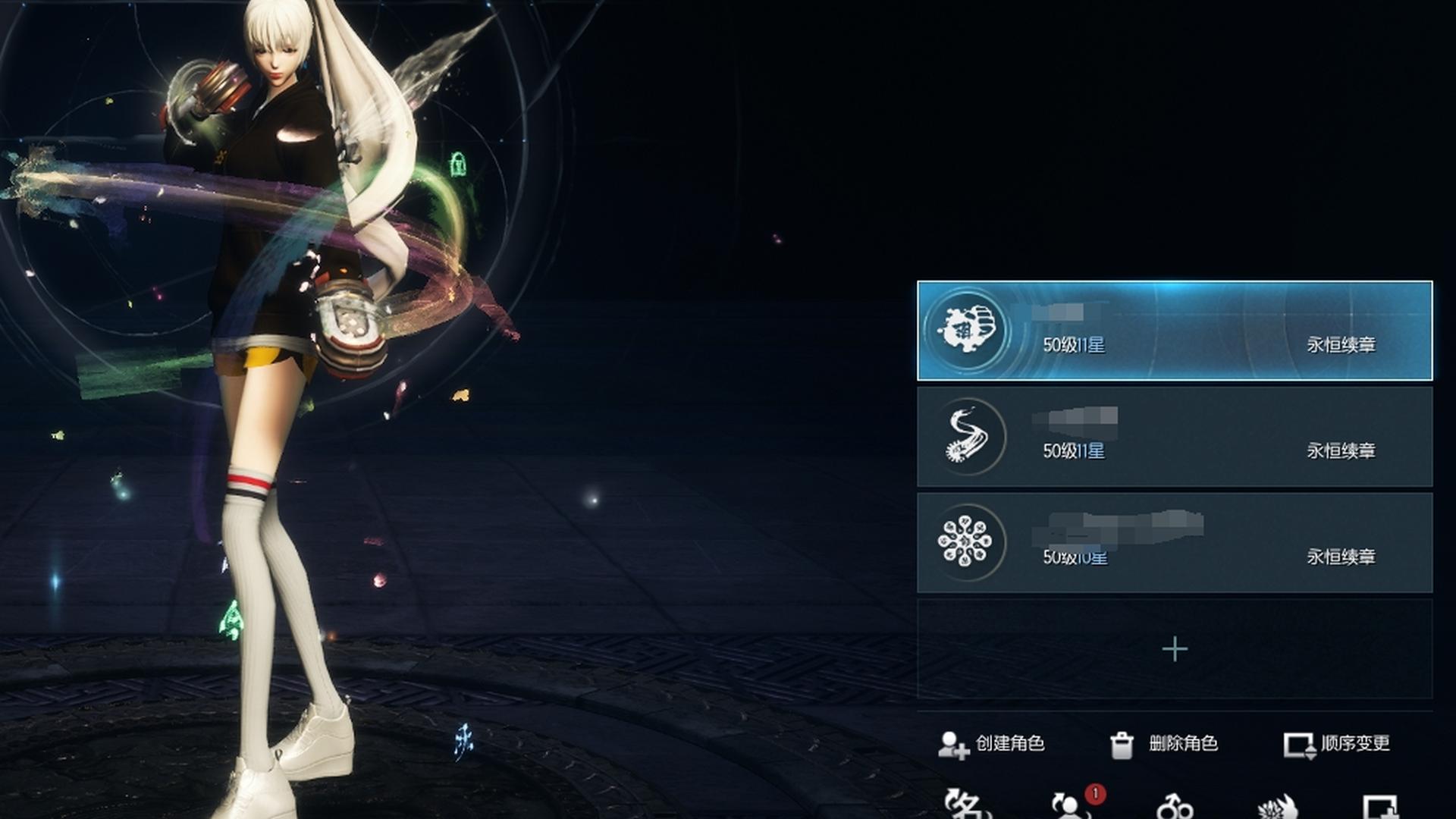Activate 顺序变更 to reorder characters
The image size is (1456, 819).
pyautogui.click(x=1337, y=744)
